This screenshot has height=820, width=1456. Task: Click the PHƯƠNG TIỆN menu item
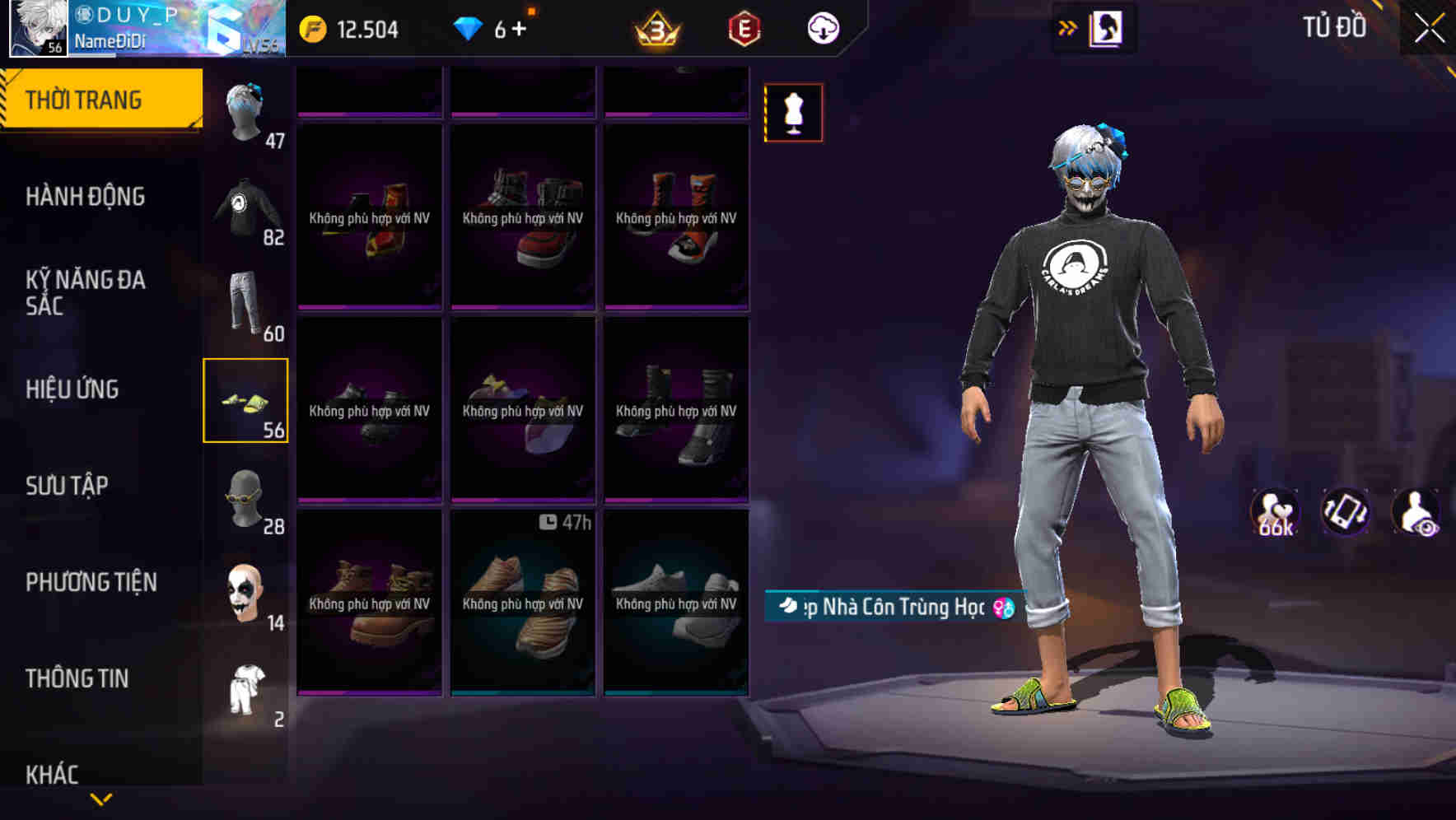pos(91,581)
